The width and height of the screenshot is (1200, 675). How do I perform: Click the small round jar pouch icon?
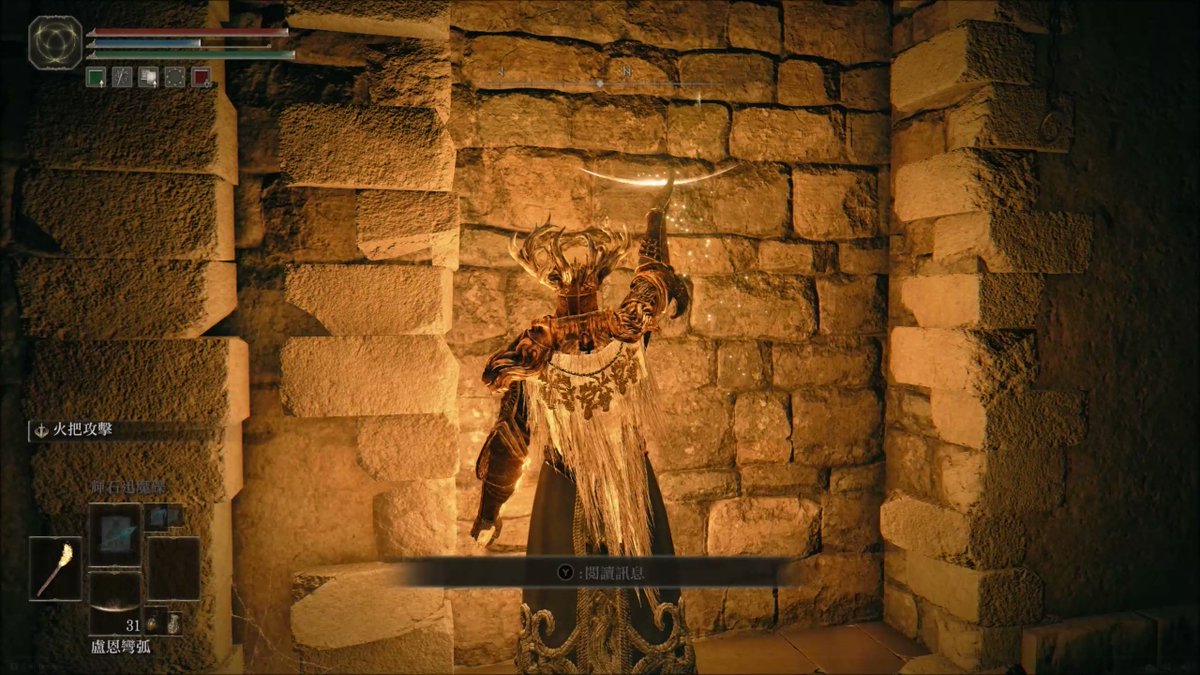pos(154,625)
